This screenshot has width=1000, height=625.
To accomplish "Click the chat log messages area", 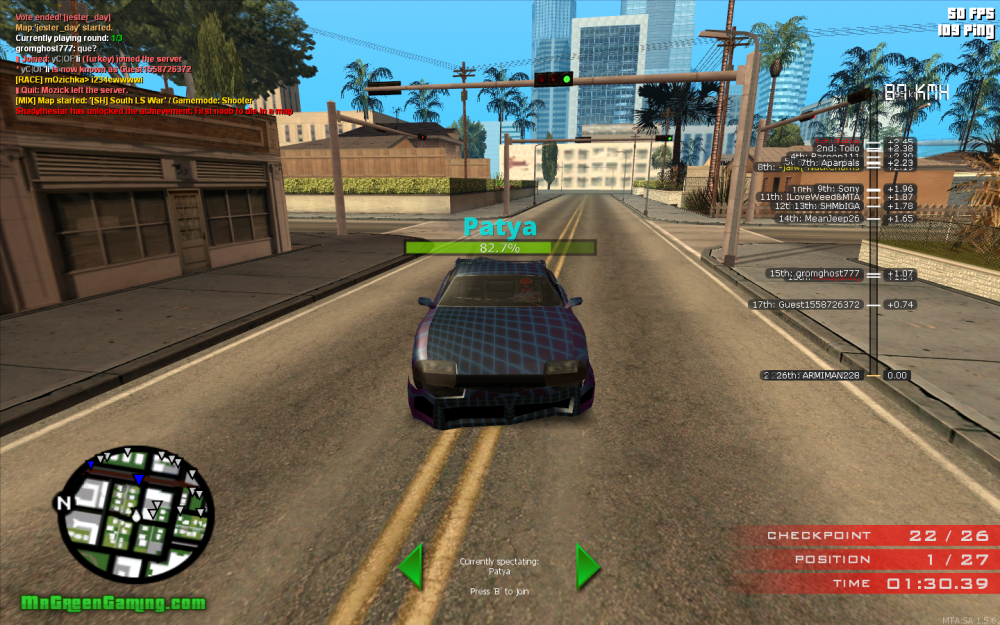I will 150,60.
